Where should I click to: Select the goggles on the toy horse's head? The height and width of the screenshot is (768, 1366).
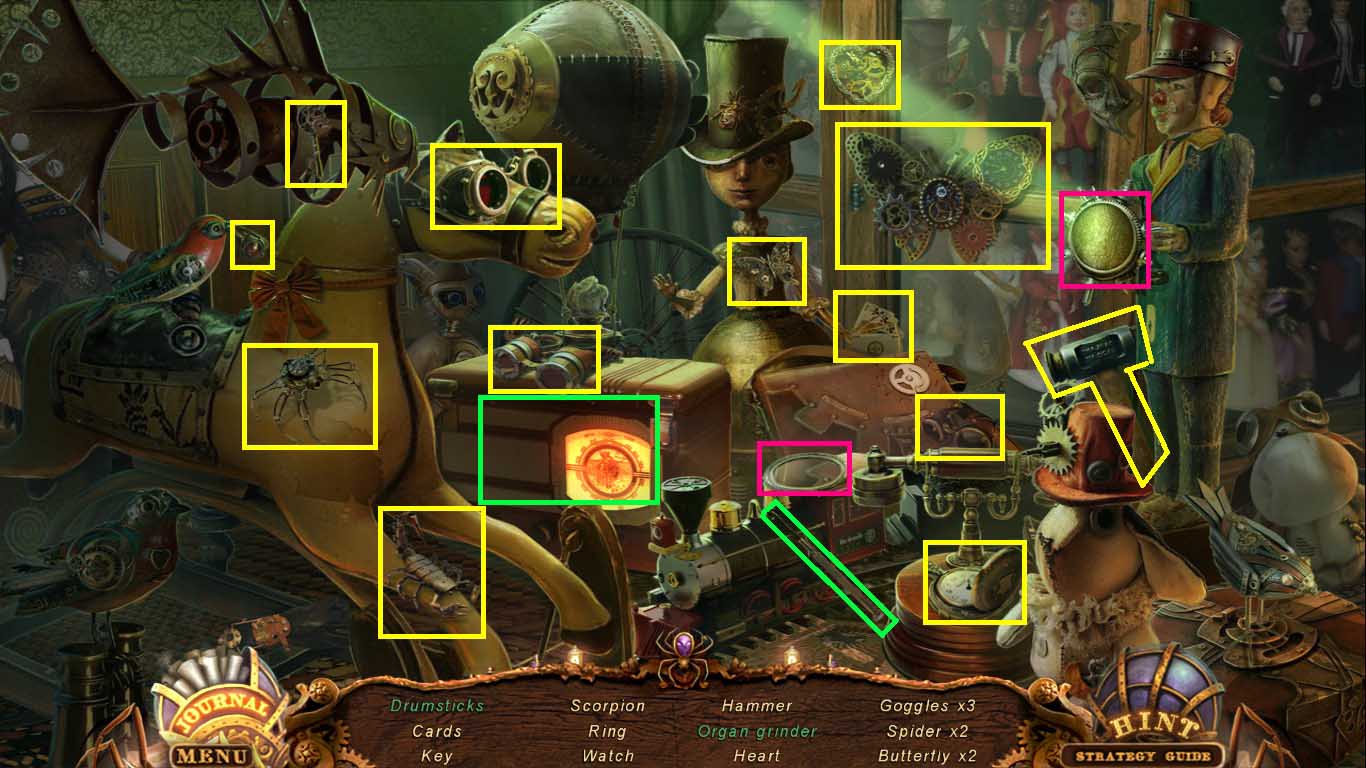497,188
